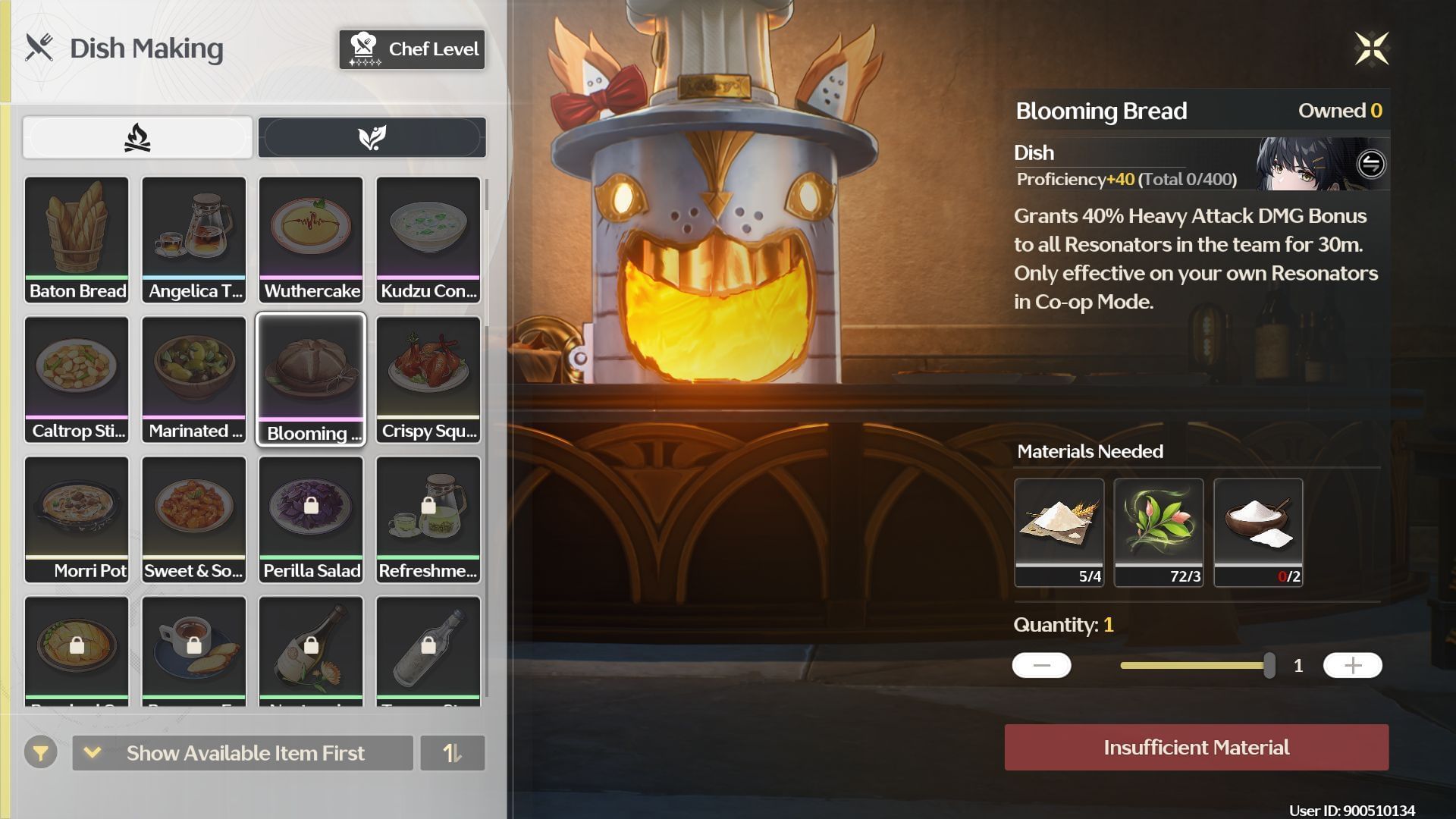1456x819 pixels.
Task: Increase quantity with the plus button
Action: (1352, 666)
